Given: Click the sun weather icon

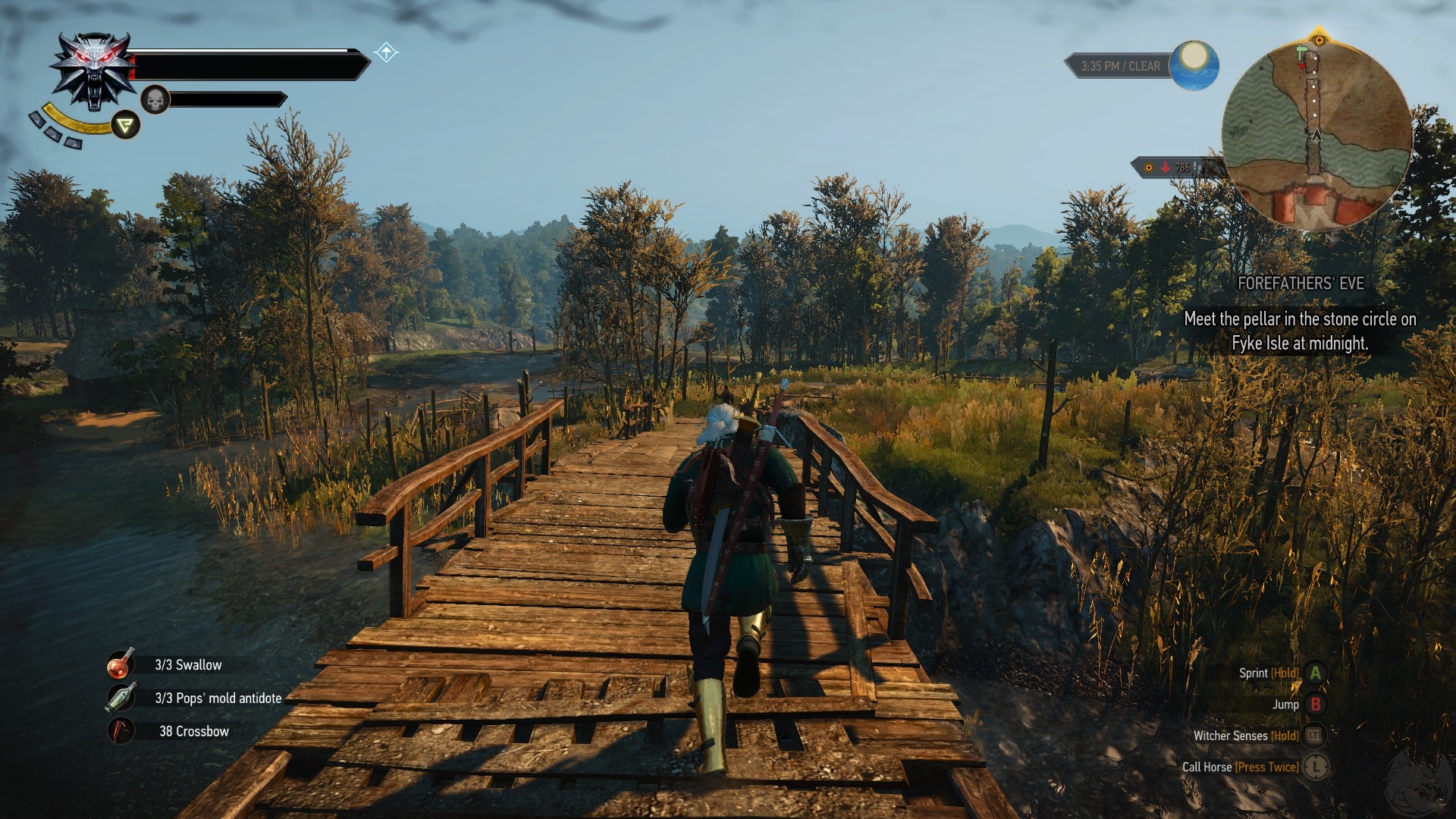Looking at the screenshot, I should click(1194, 65).
